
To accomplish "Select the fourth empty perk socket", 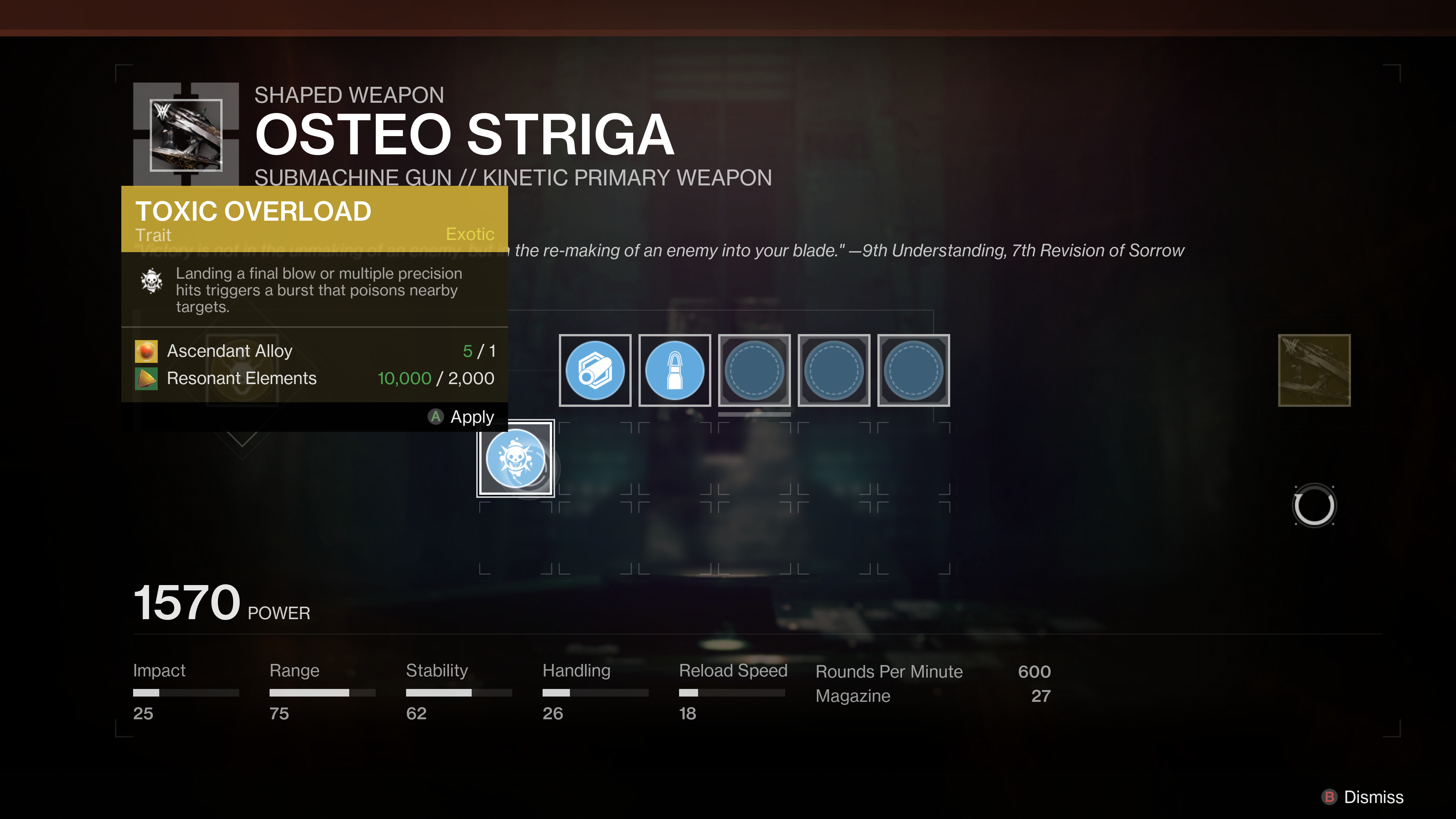I will [834, 371].
